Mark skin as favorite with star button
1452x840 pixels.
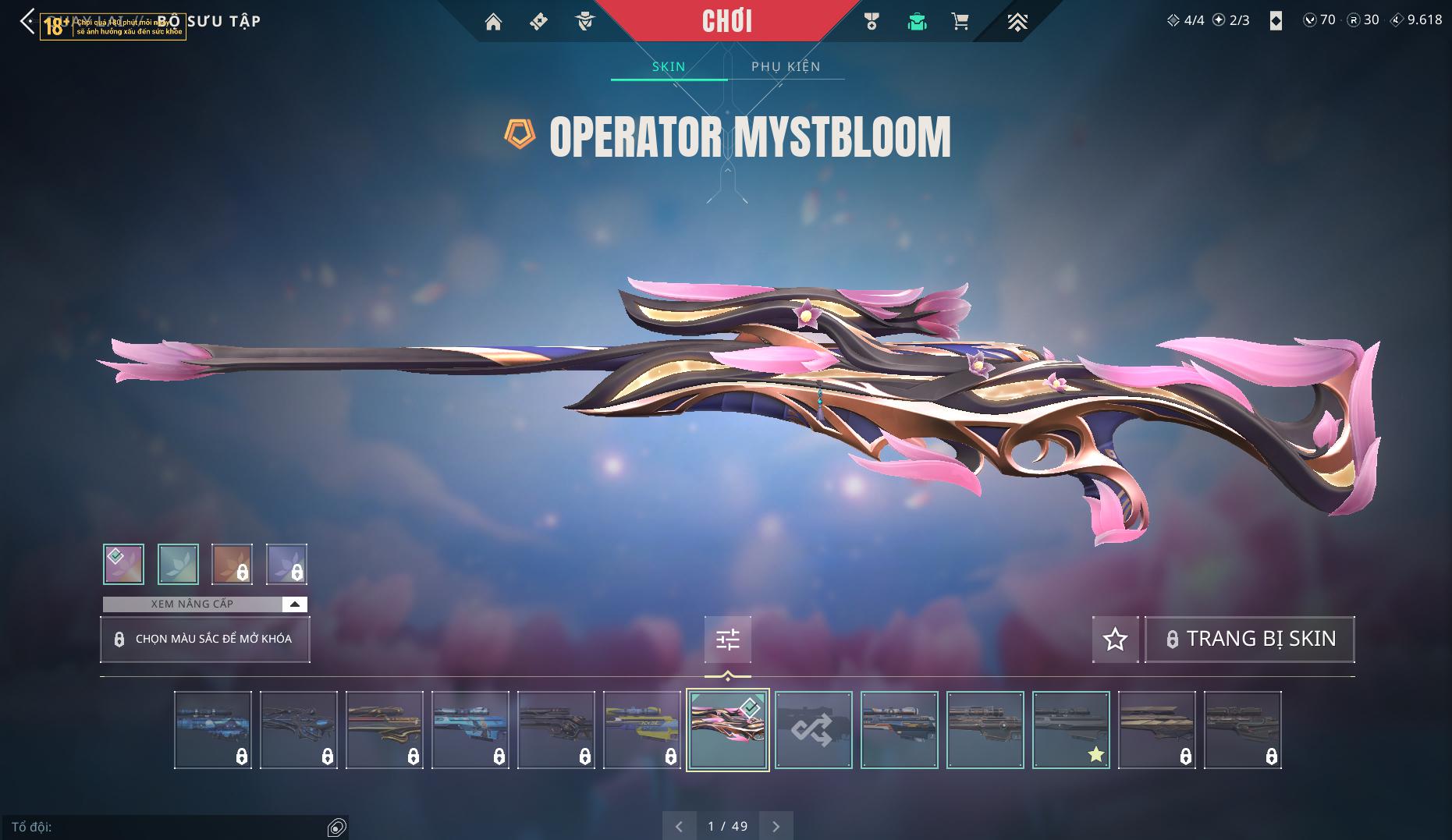(x=1115, y=640)
